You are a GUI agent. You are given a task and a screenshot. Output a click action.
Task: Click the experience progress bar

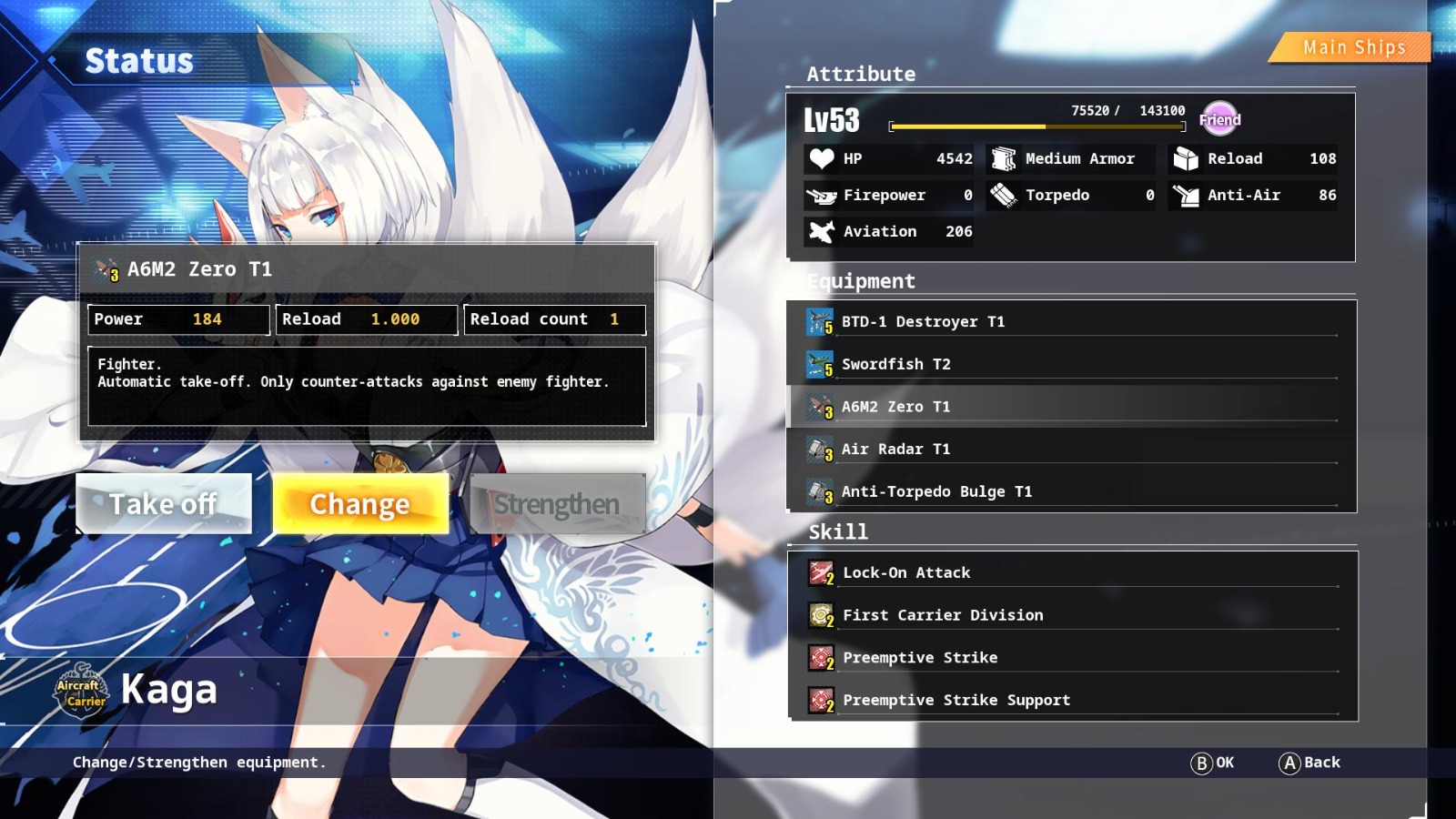pyautogui.click(x=1037, y=125)
